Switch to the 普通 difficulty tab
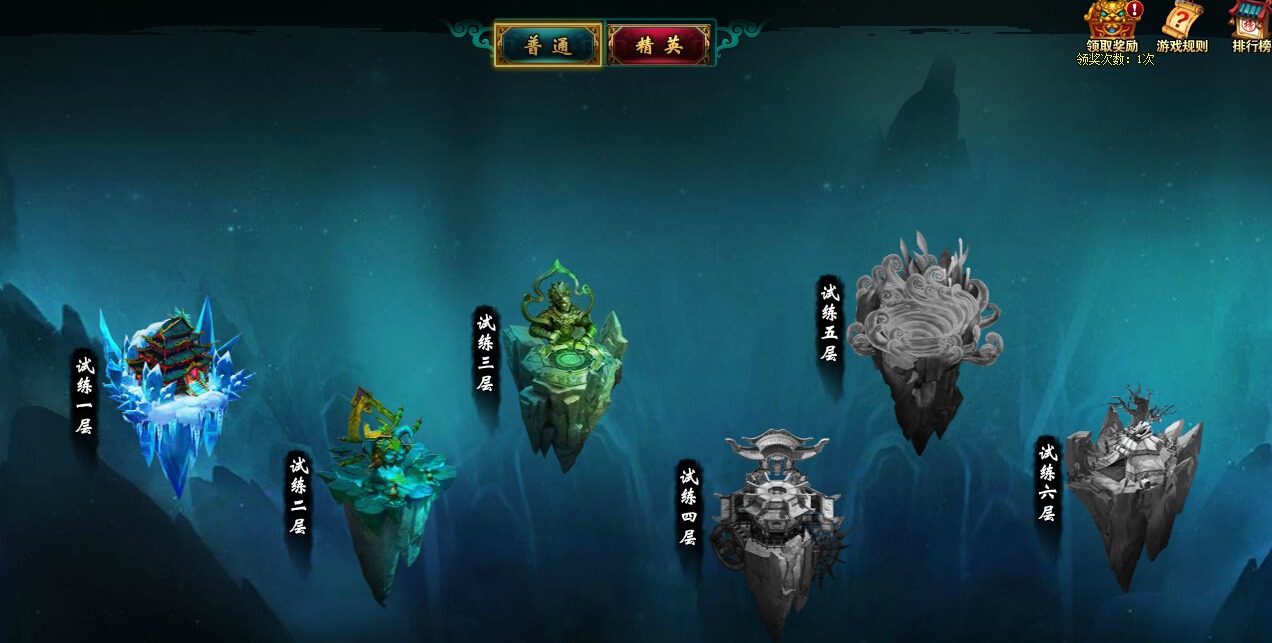The height and width of the screenshot is (643, 1272). point(548,45)
